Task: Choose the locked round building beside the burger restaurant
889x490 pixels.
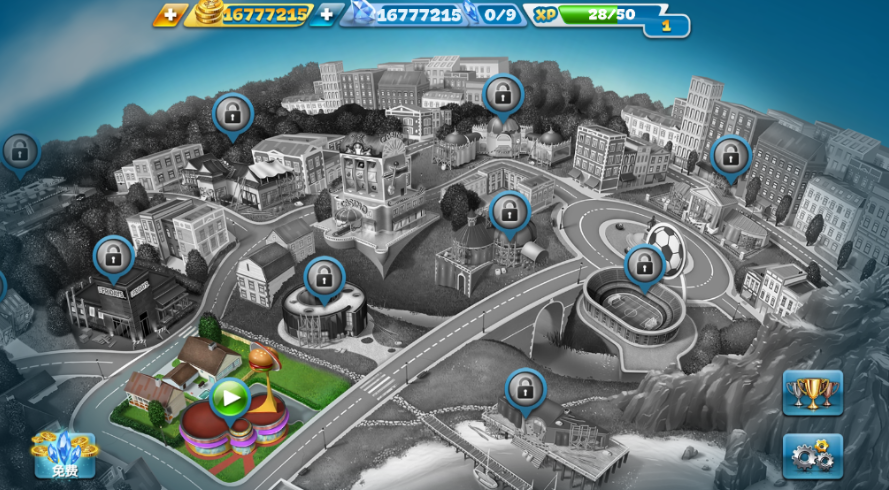Action: pos(324,277)
